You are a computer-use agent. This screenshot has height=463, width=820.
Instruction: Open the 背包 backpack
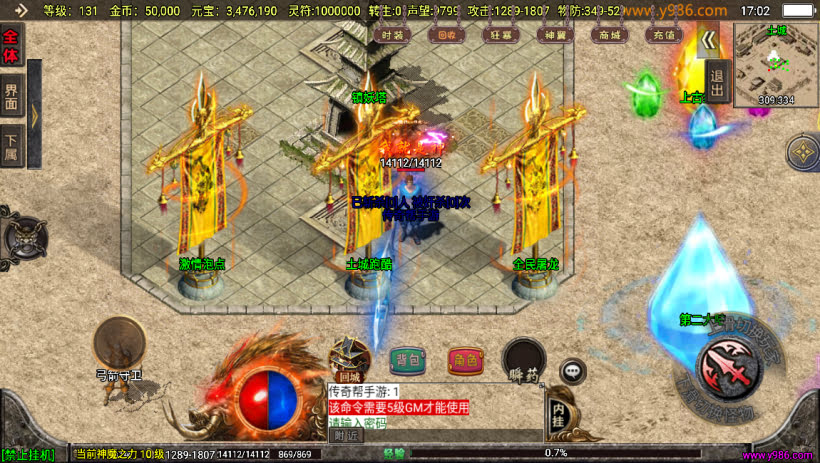click(407, 360)
